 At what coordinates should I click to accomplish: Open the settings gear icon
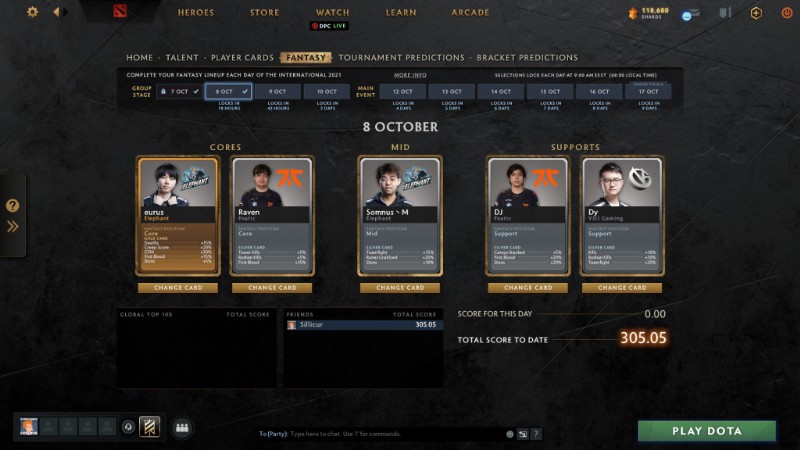(x=32, y=12)
